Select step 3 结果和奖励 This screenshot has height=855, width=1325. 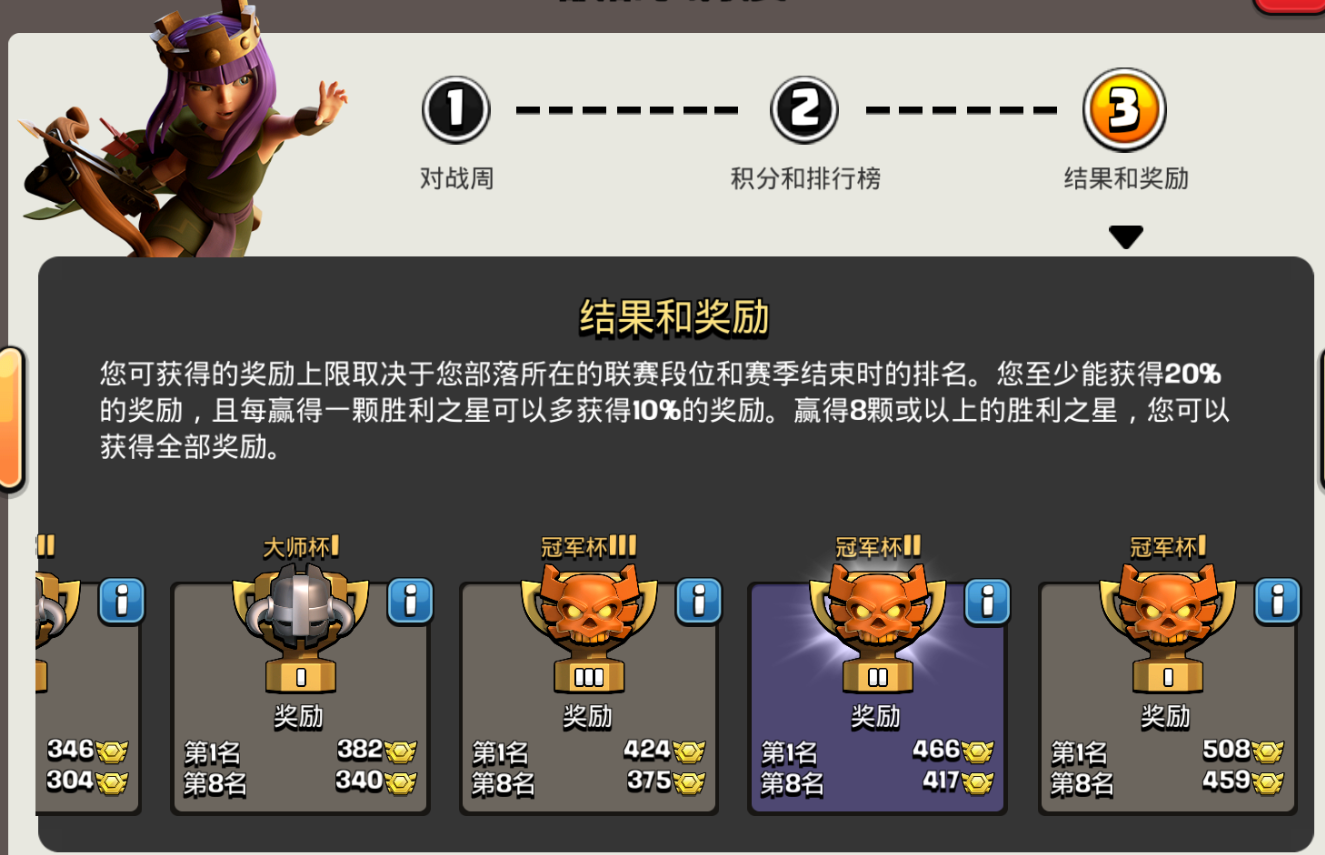[x=1125, y=110]
